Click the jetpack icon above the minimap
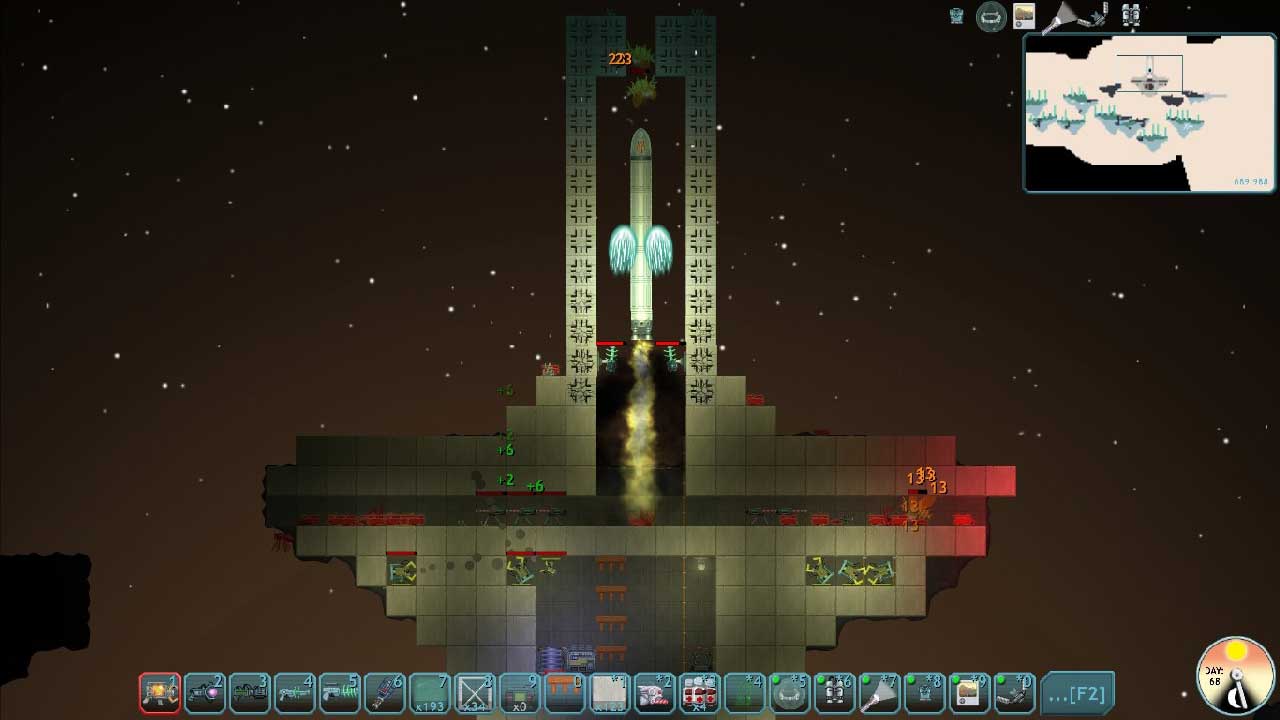1280x720 pixels. tap(1131, 16)
